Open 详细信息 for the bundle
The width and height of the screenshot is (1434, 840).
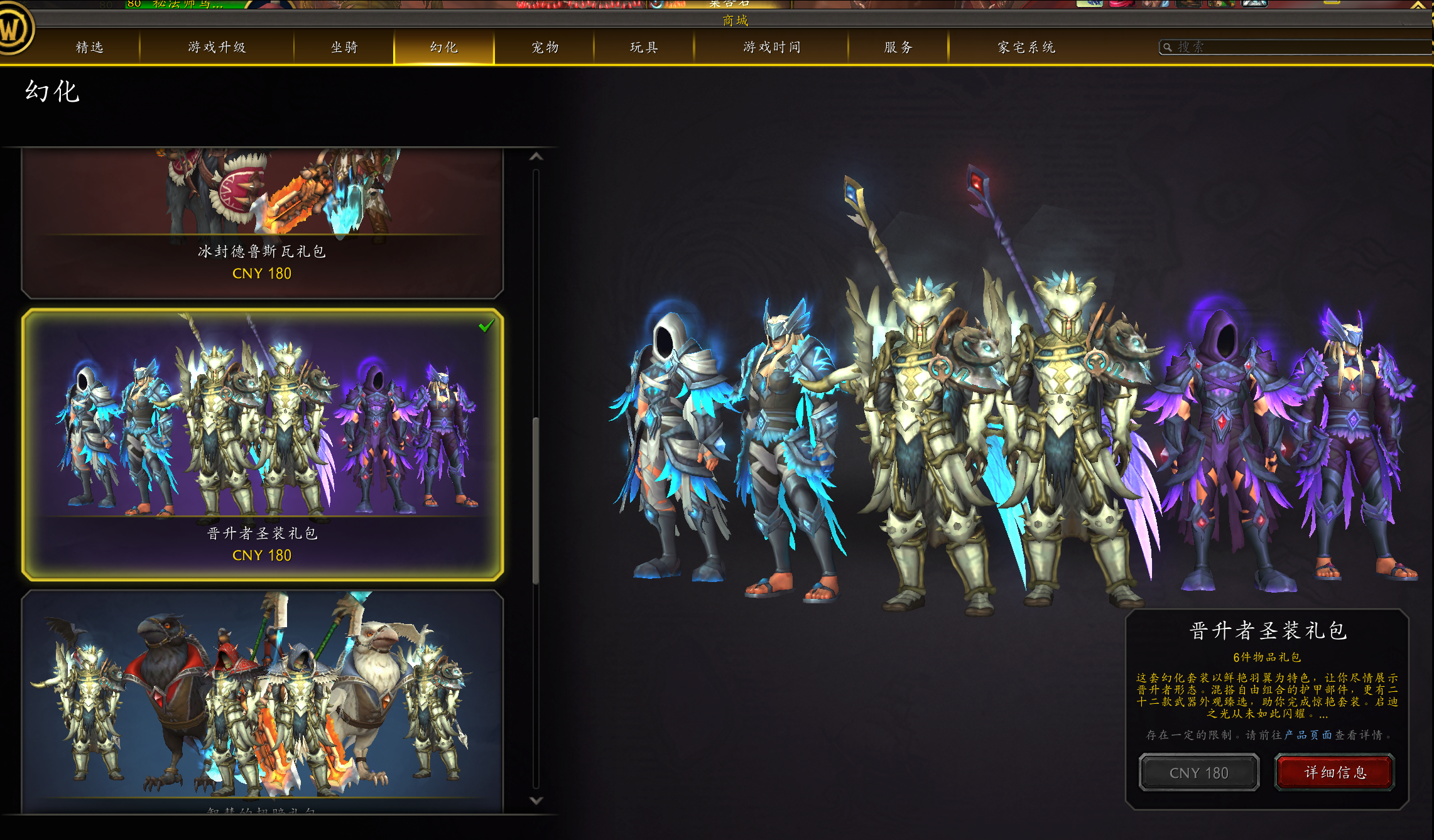click(1335, 772)
